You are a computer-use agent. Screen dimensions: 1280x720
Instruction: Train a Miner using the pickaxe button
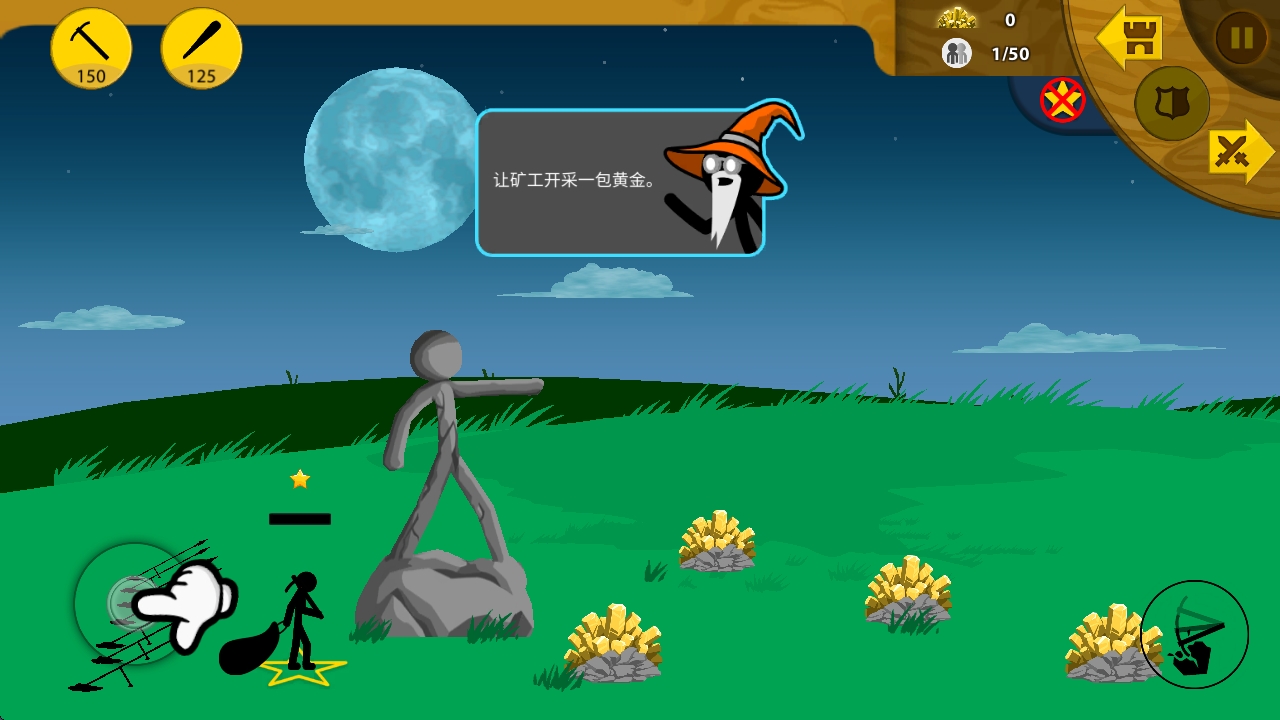[x=91, y=45]
